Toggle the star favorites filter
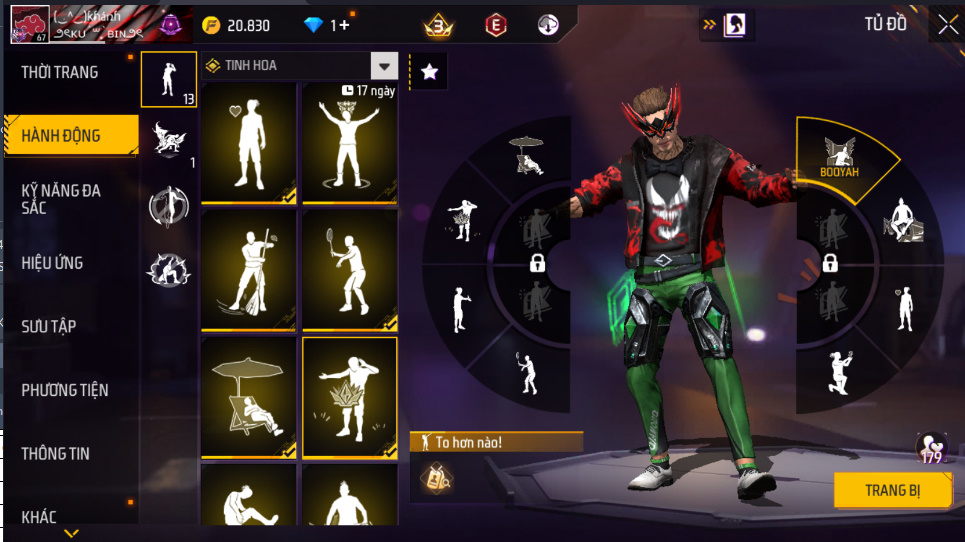Screen dimensions: 965x542 coord(429,71)
